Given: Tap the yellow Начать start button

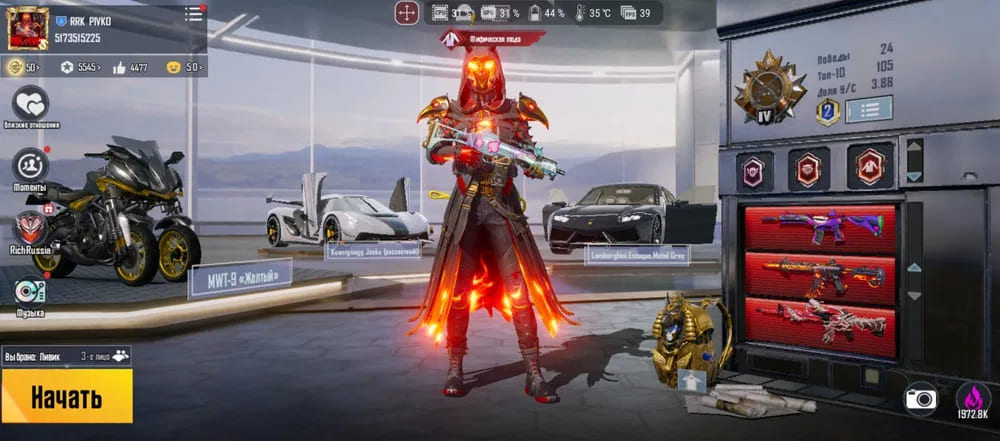Looking at the screenshot, I should [66, 396].
